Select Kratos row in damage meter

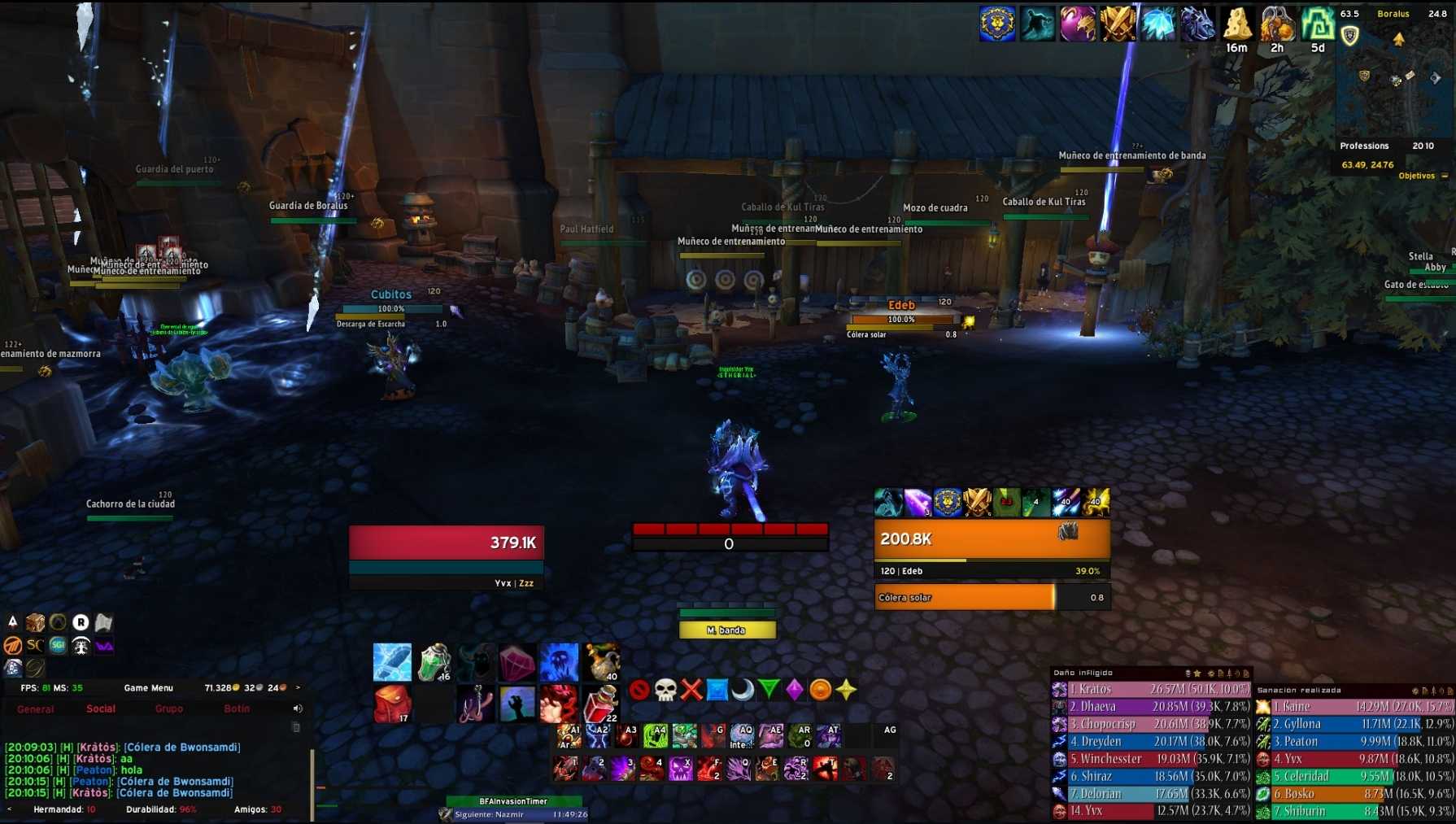pos(1151,690)
